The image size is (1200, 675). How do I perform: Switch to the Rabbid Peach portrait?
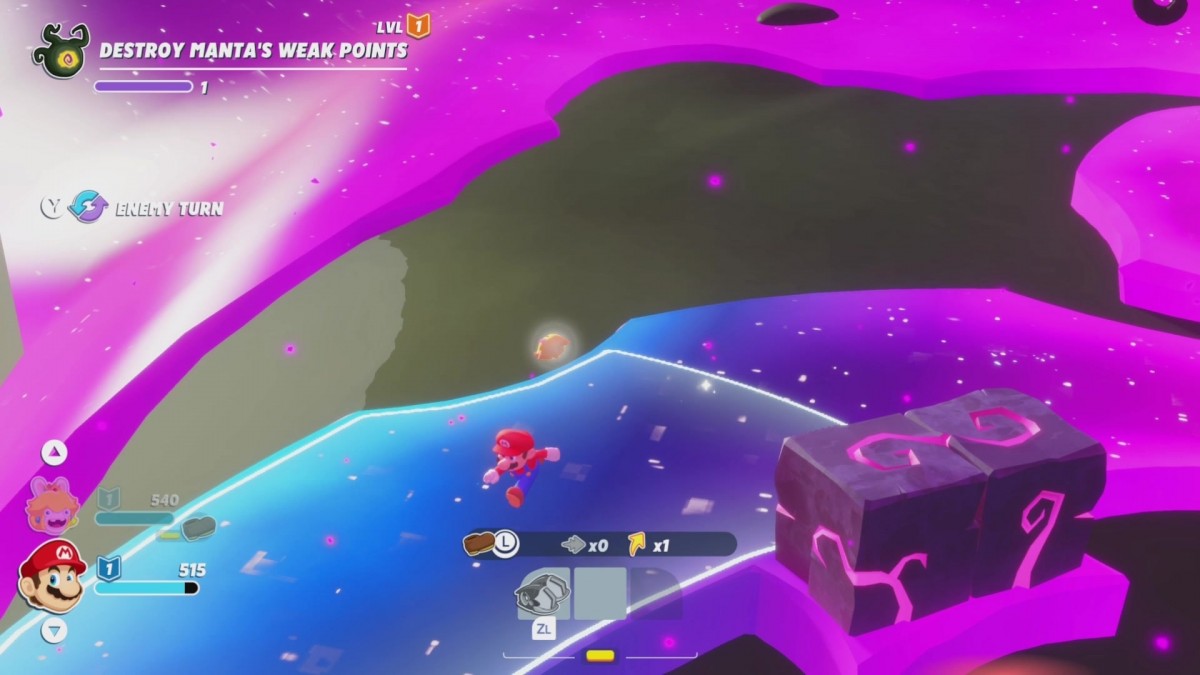52,505
